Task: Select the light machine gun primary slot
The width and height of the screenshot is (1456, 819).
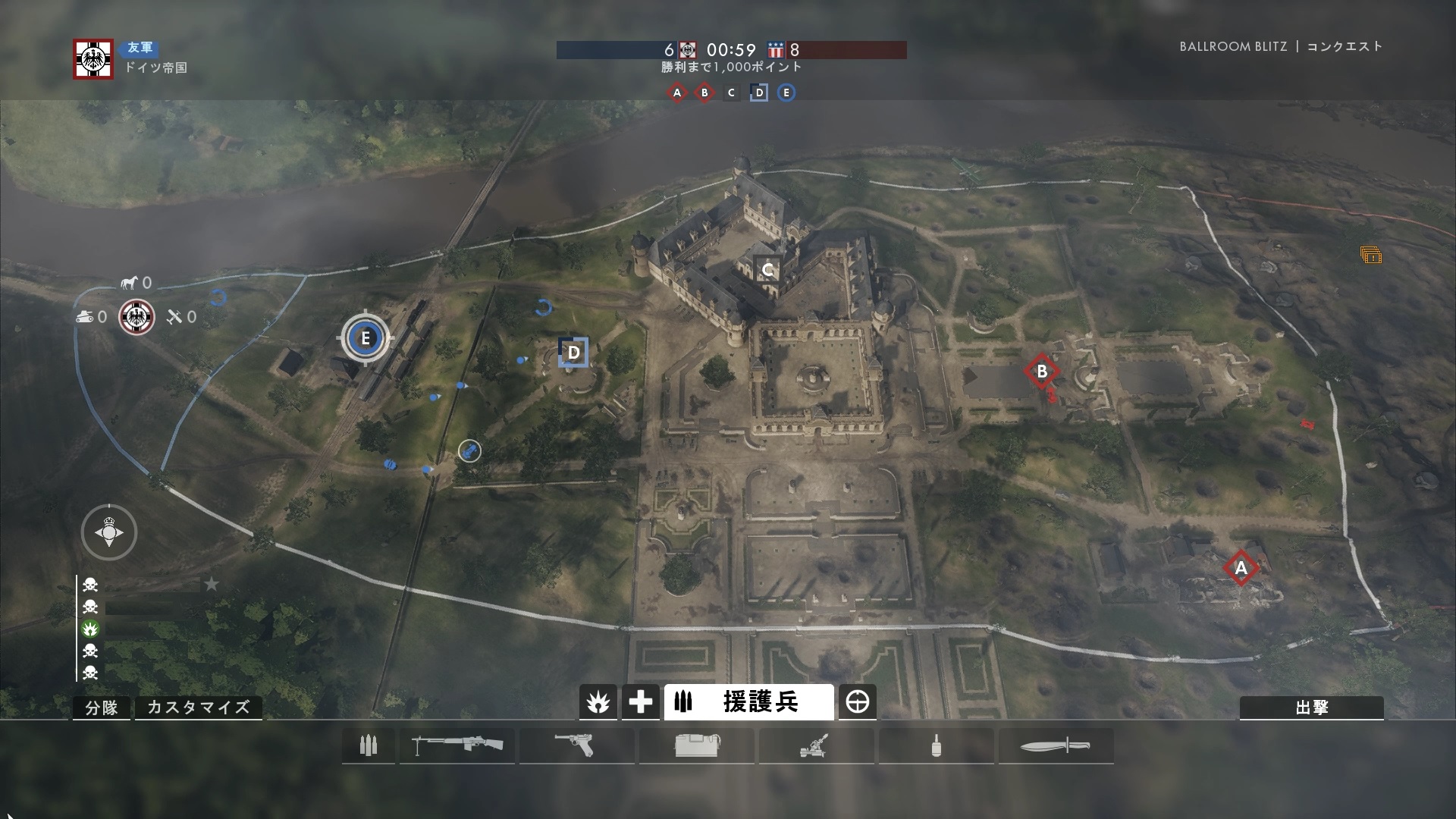Action: click(457, 746)
